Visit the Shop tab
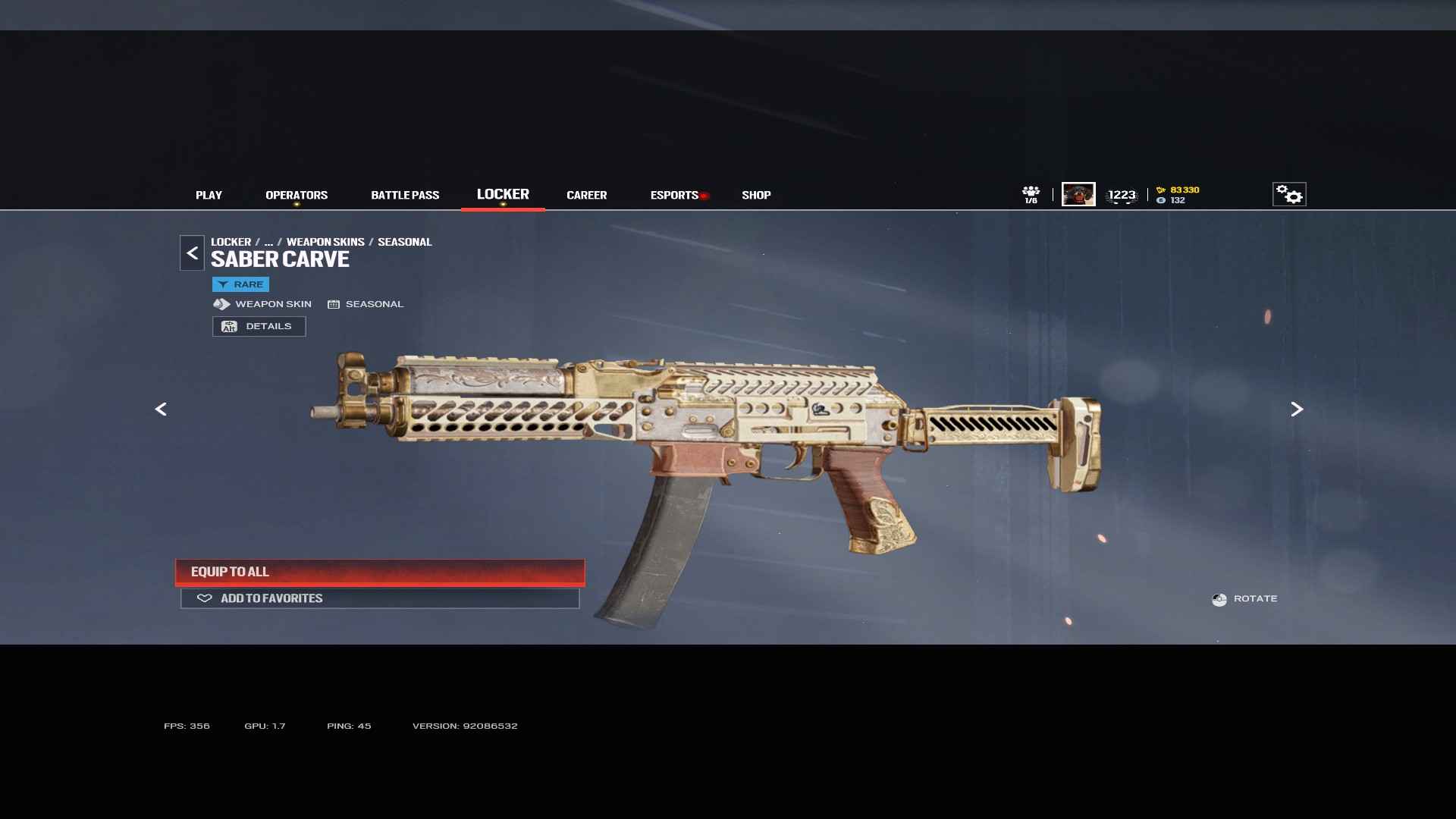The height and width of the screenshot is (819, 1456). 756,195
